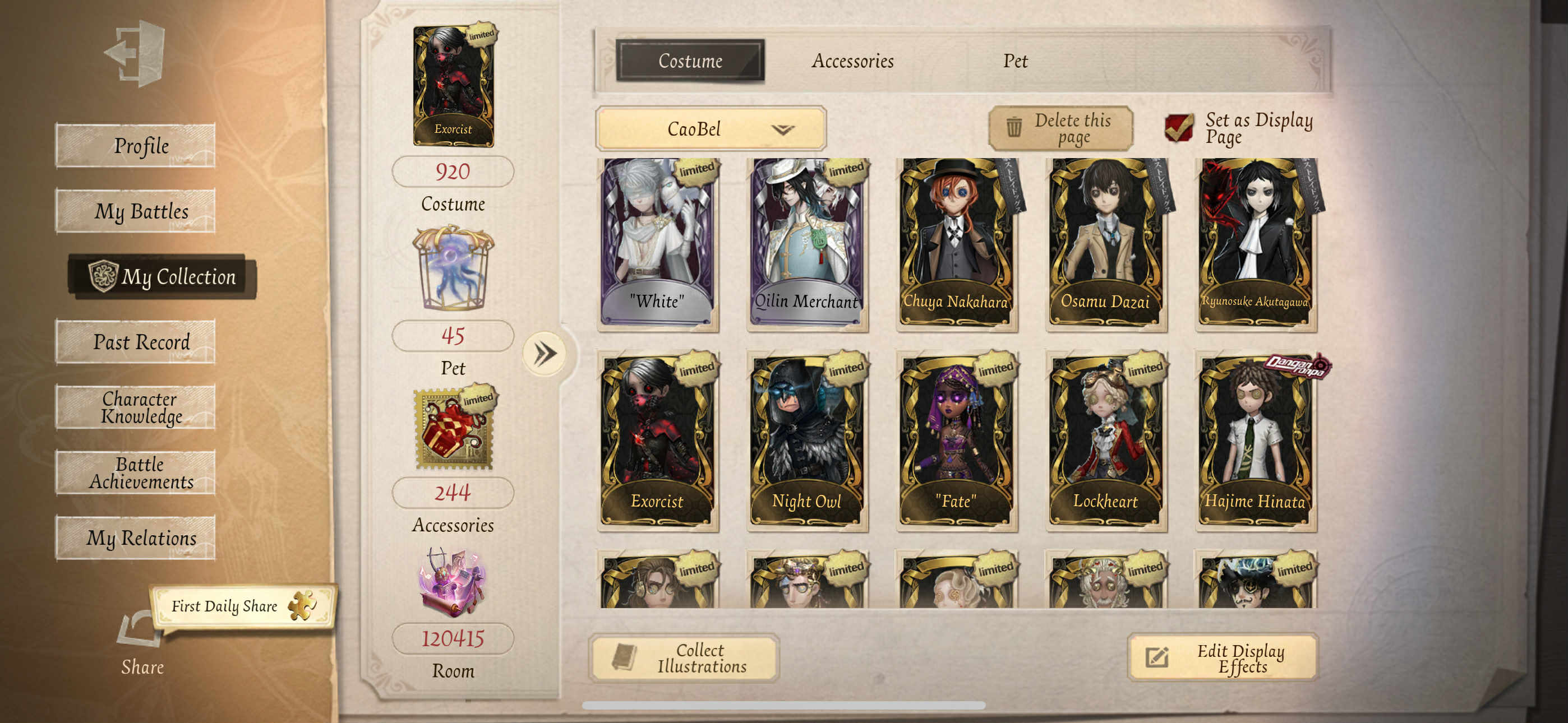
Task: Click the furnishings scroll icon above the Room count
Action: click(x=451, y=583)
